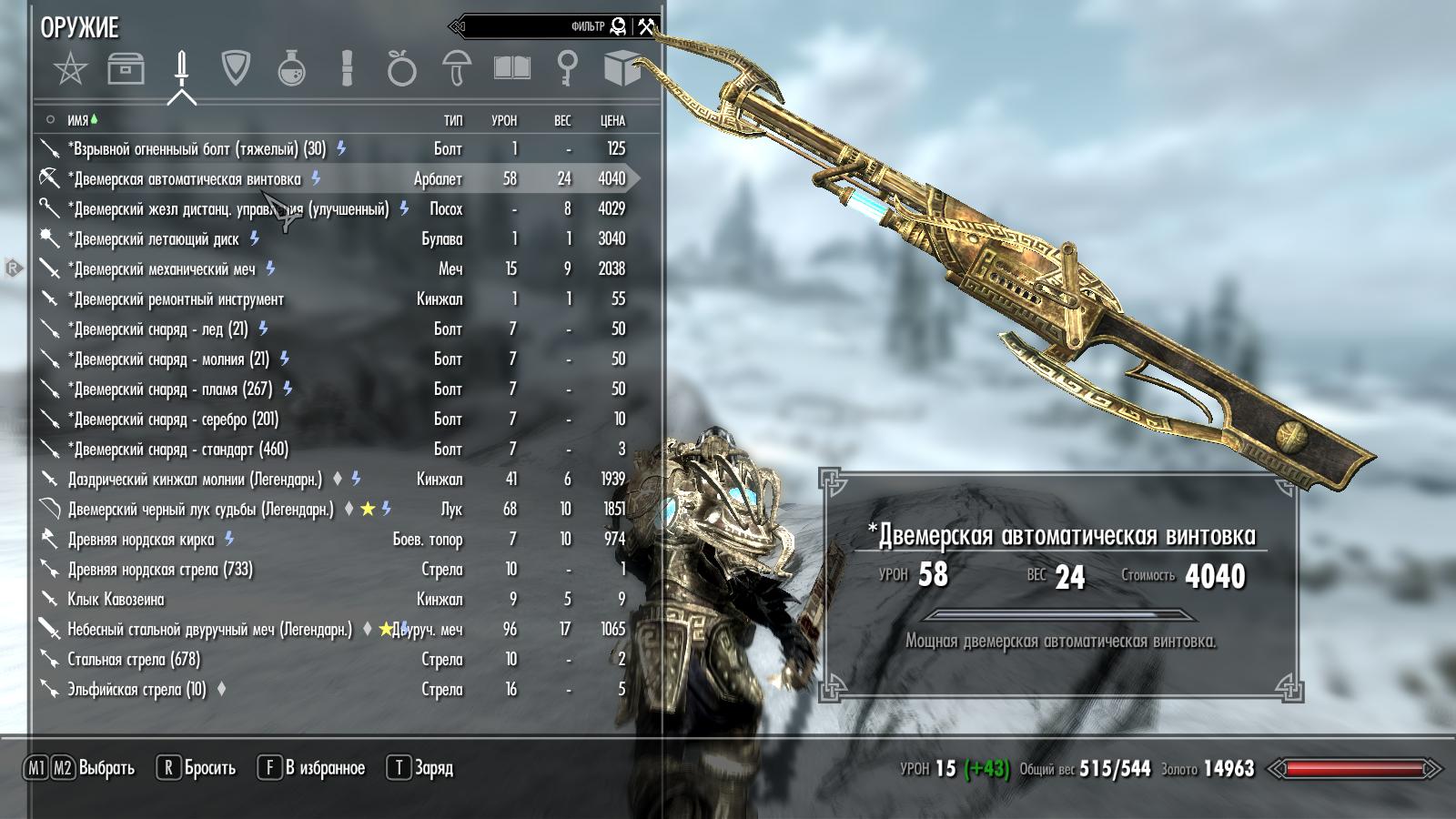Show the food apple category
Screen dimensions: 1456x819
[x=401, y=69]
